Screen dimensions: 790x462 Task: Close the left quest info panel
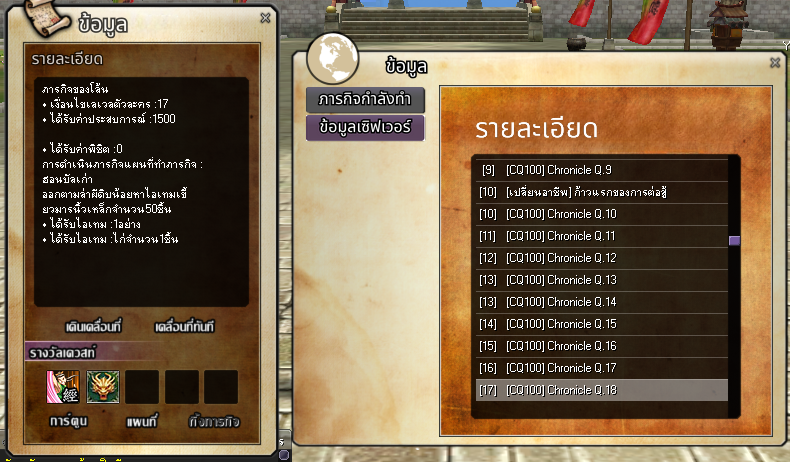pyautogui.click(x=265, y=17)
